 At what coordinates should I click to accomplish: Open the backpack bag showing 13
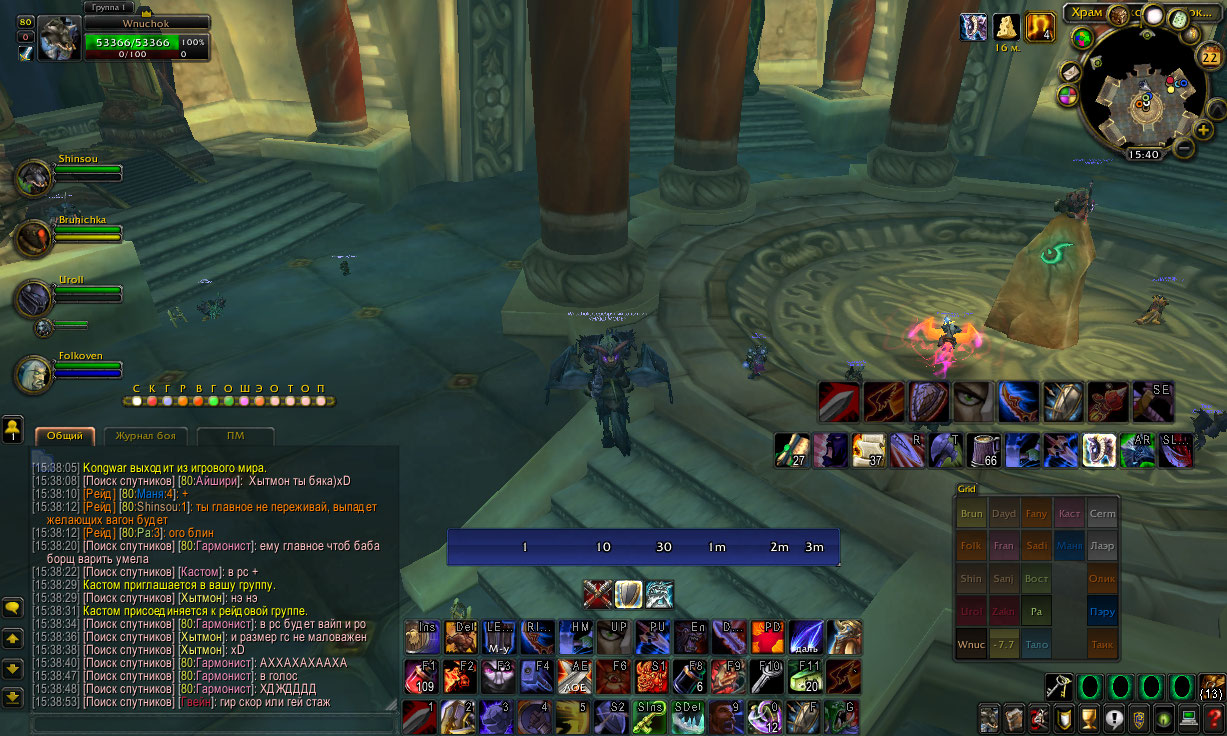[1211, 688]
